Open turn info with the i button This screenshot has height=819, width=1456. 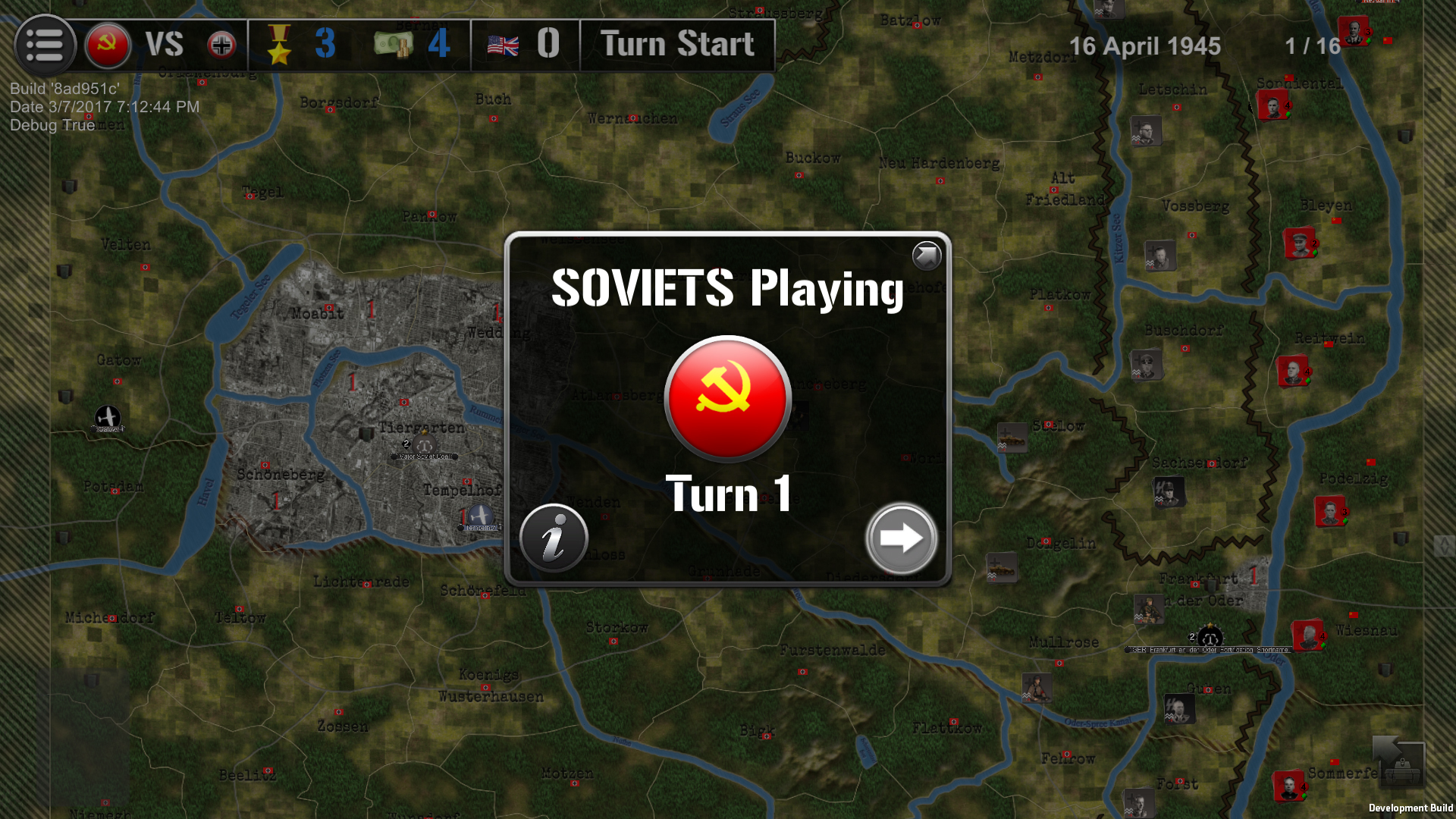click(553, 538)
